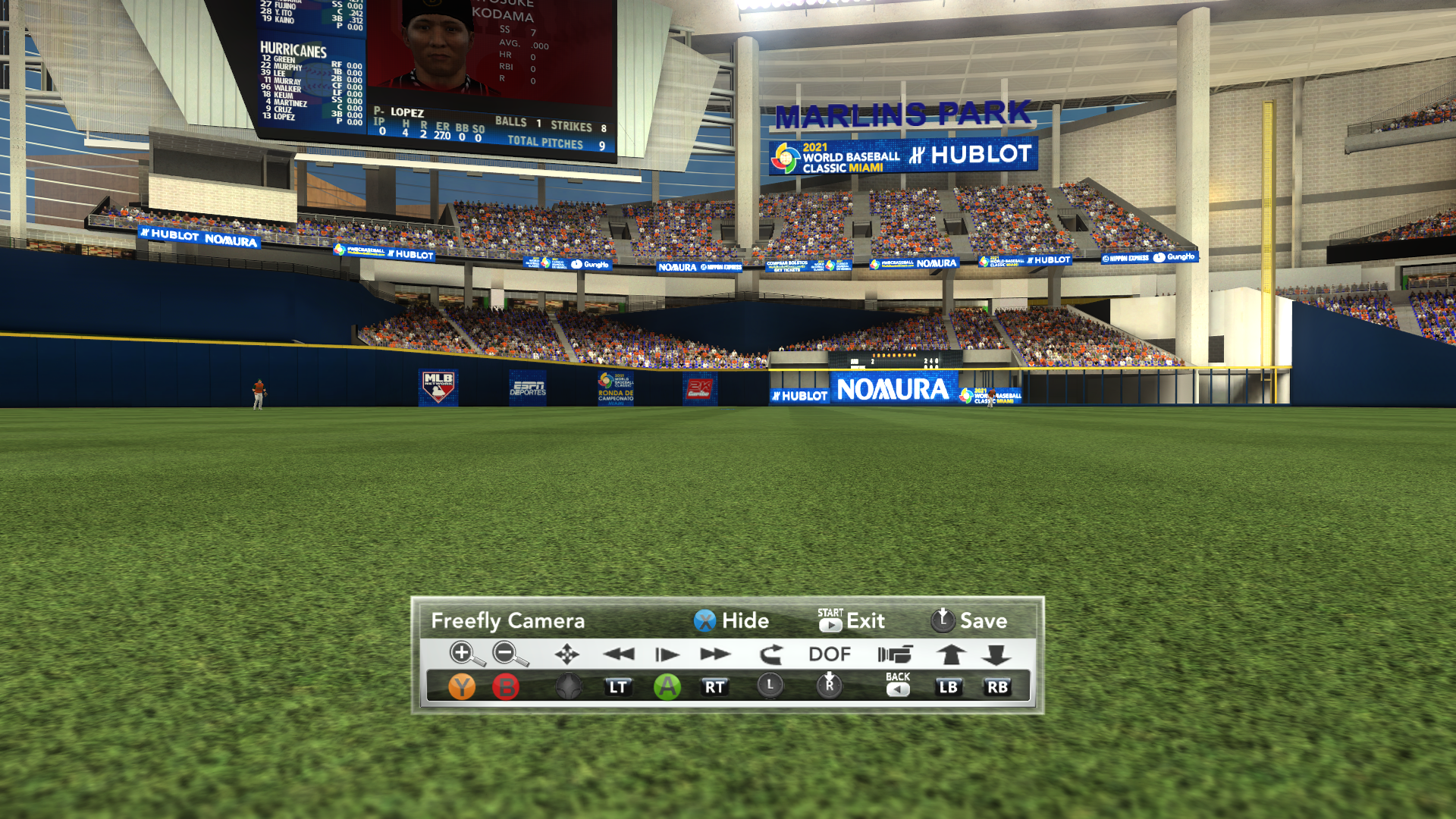Hide the Freefly Camera panel
This screenshot has width=1456, height=819.
pos(731,621)
